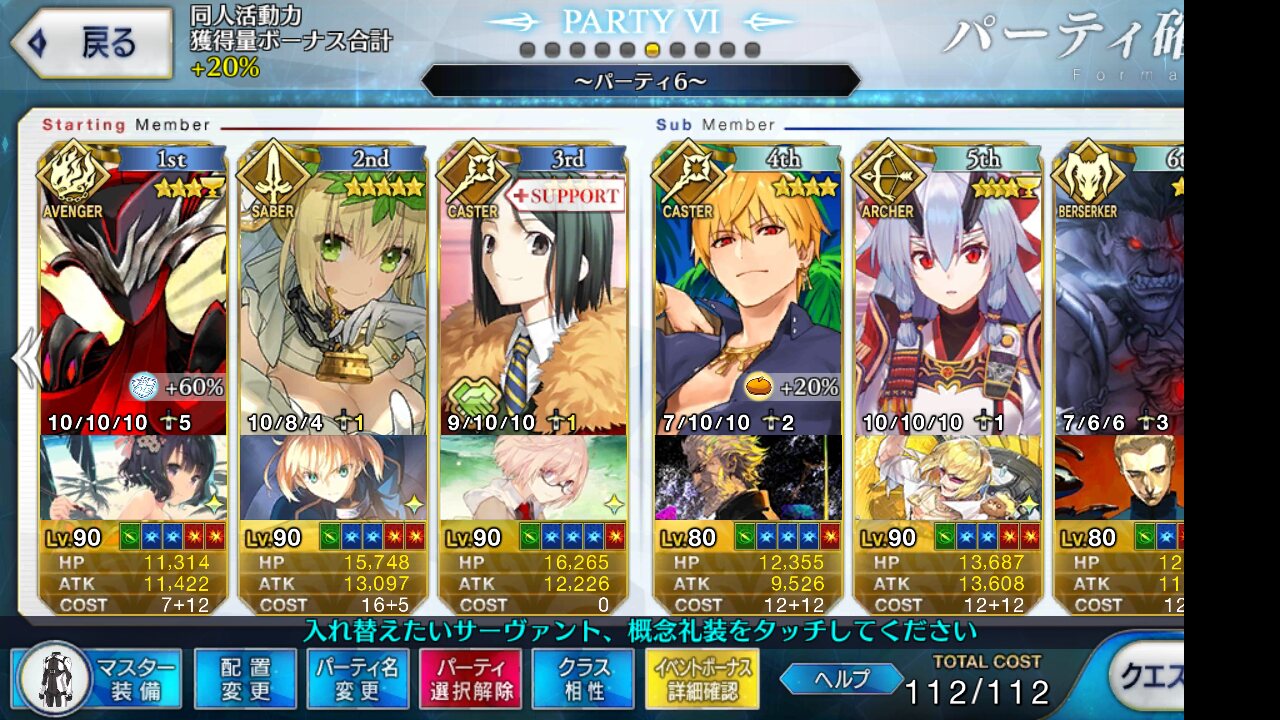Screen dimensions: 1280x720
Task: Choose the 2nd slot Saber servant
Action: click(x=333, y=300)
